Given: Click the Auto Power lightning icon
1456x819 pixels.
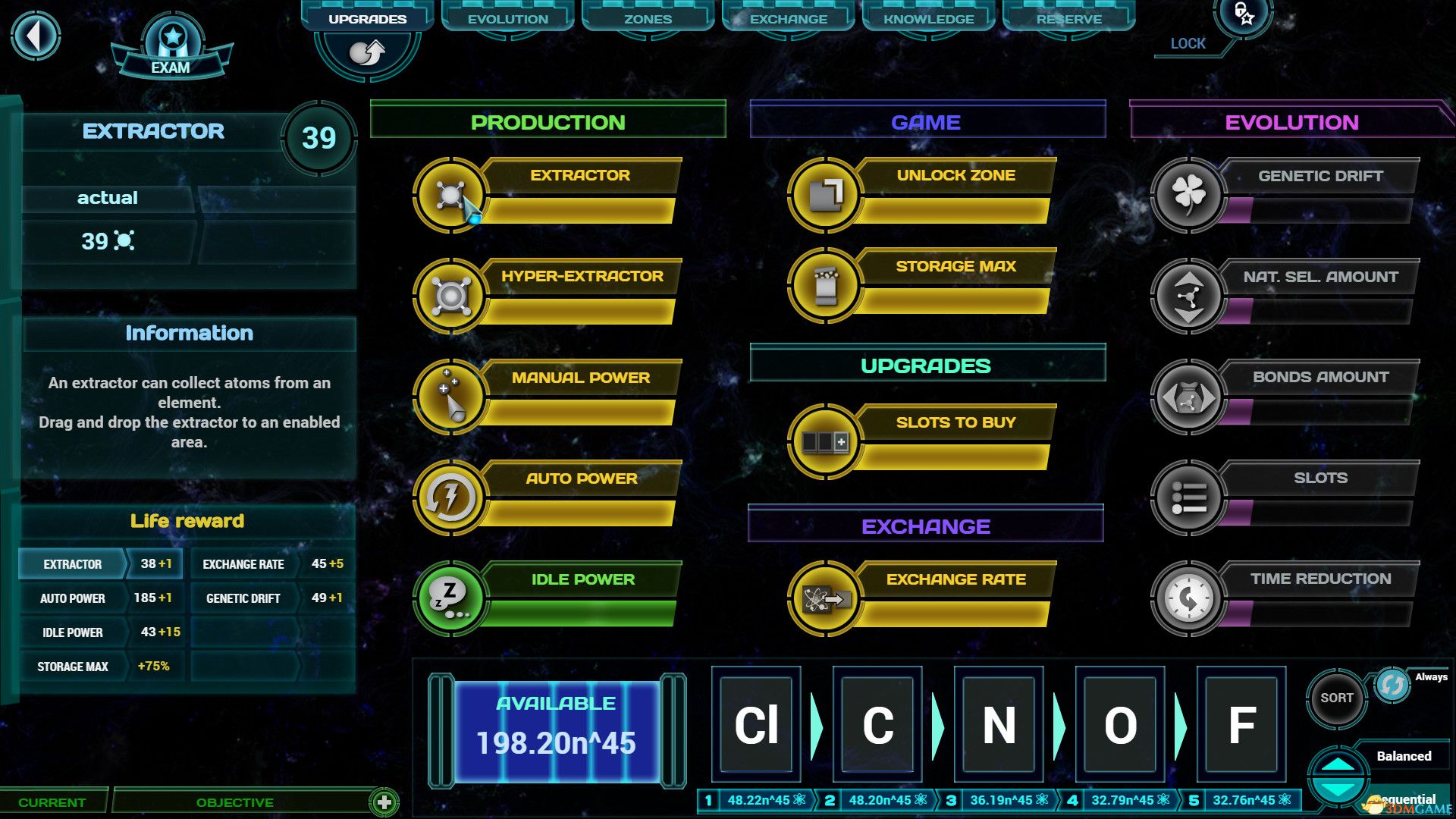Looking at the screenshot, I should [451, 497].
